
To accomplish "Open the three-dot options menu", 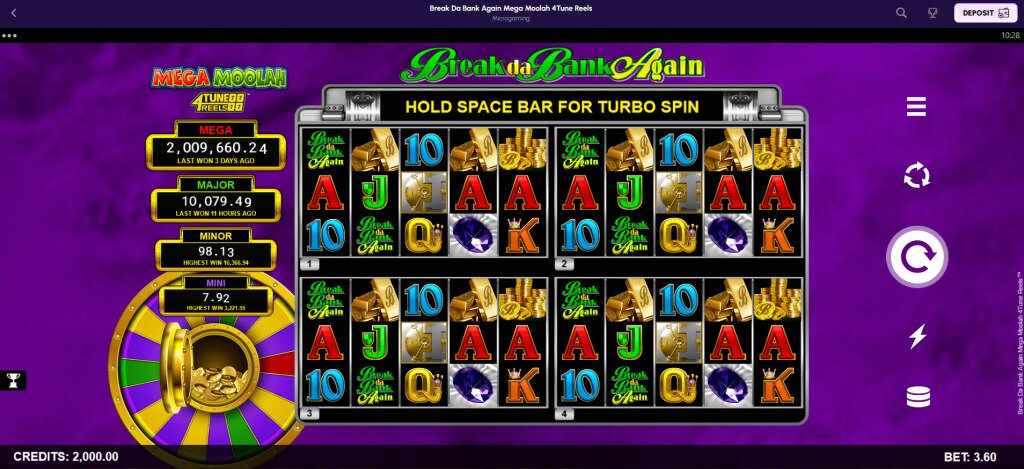I will (10, 35).
